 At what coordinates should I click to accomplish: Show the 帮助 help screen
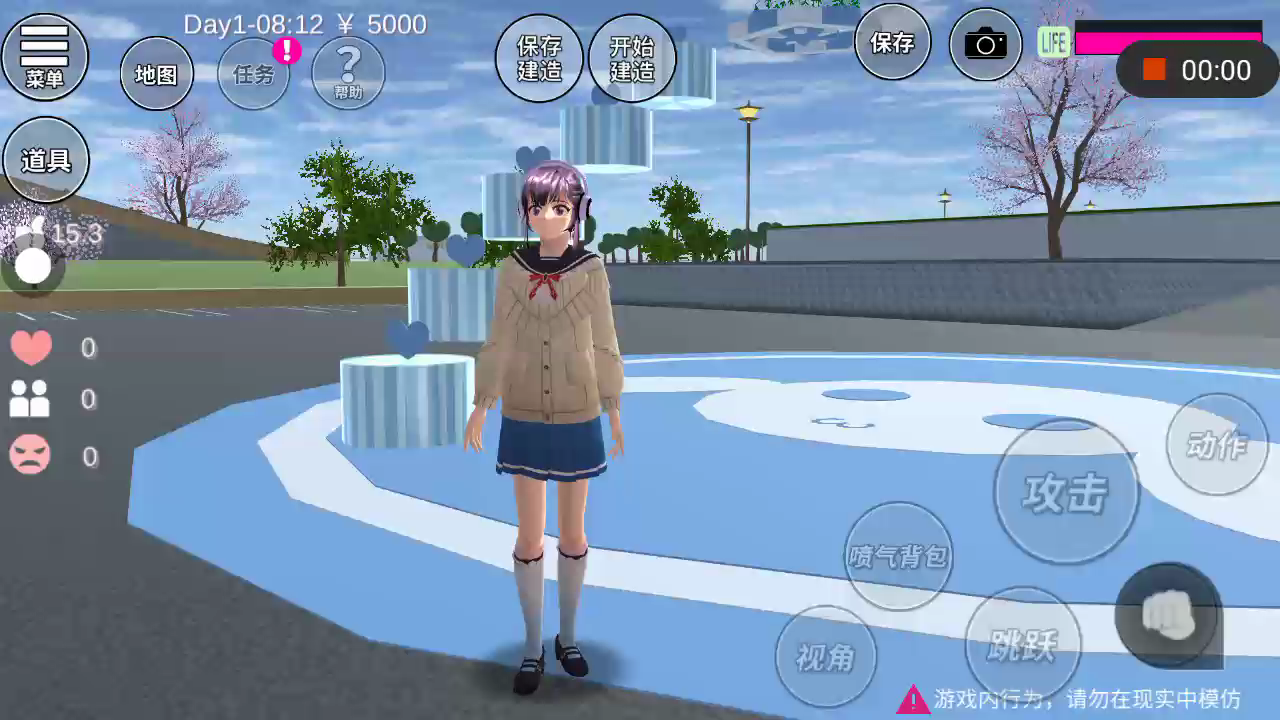[x=348, y=74]
